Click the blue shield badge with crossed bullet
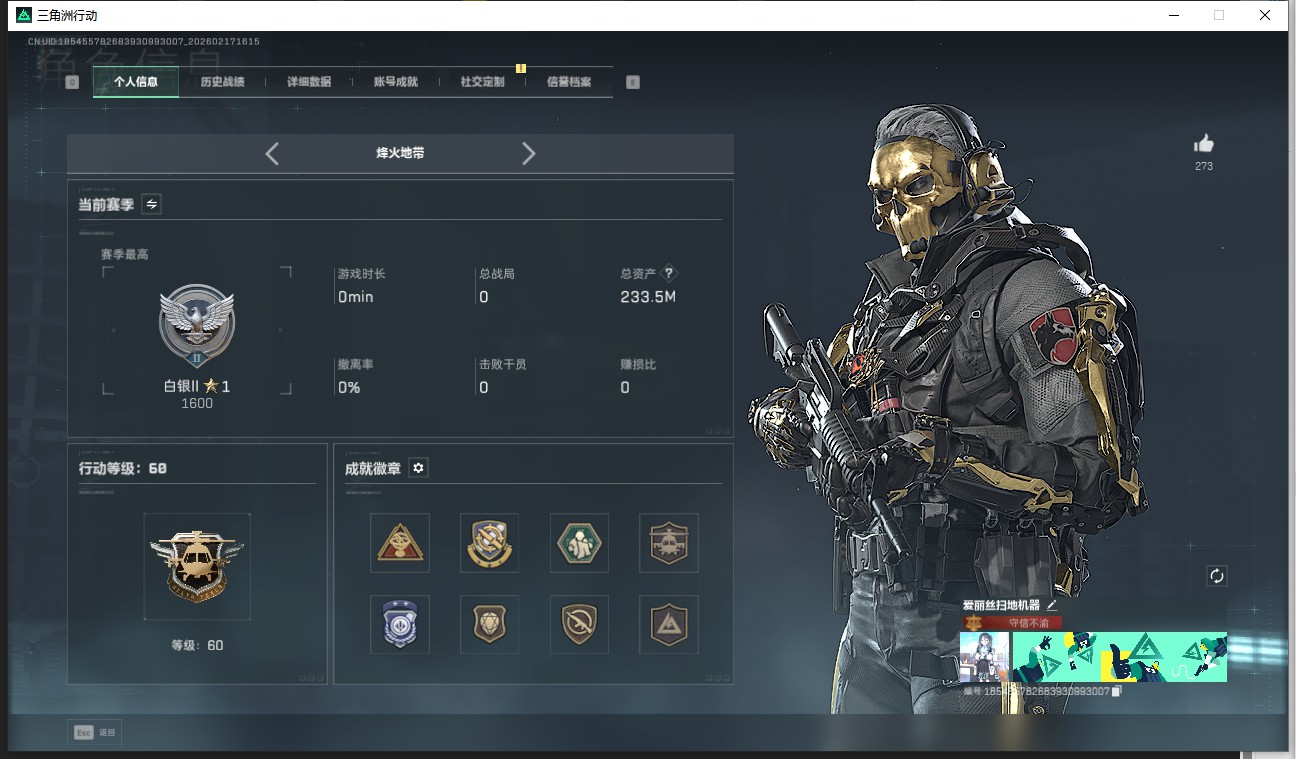This screenshot has width=1296, height=759. pos(489,543)
